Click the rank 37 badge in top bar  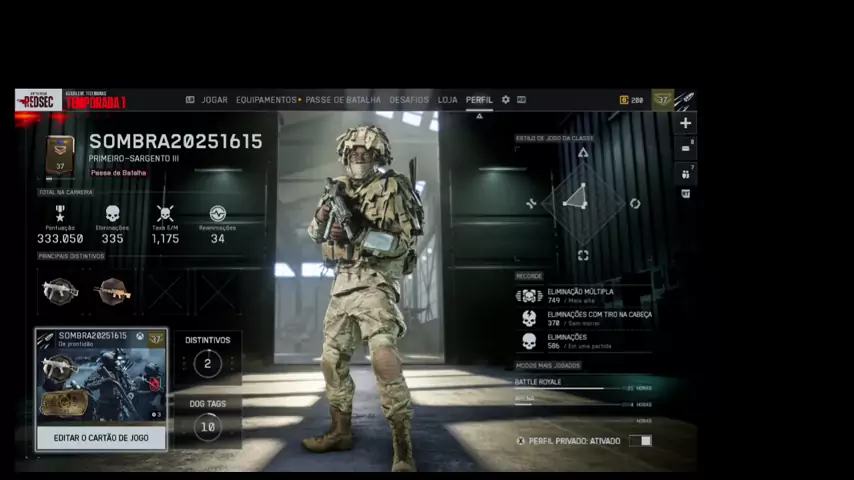662,99
